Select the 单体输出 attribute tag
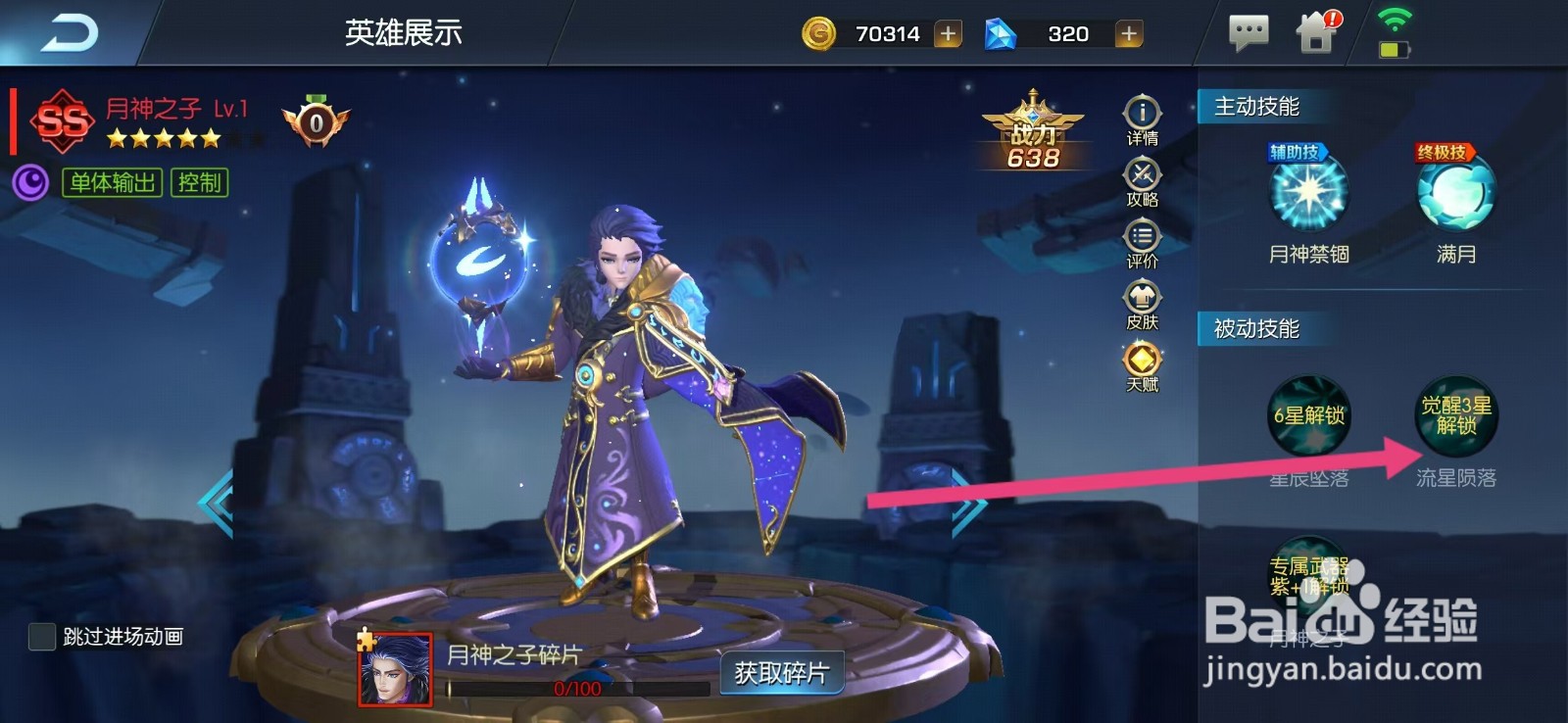The height and width of the screenshot is (723, 1568). 111,183
